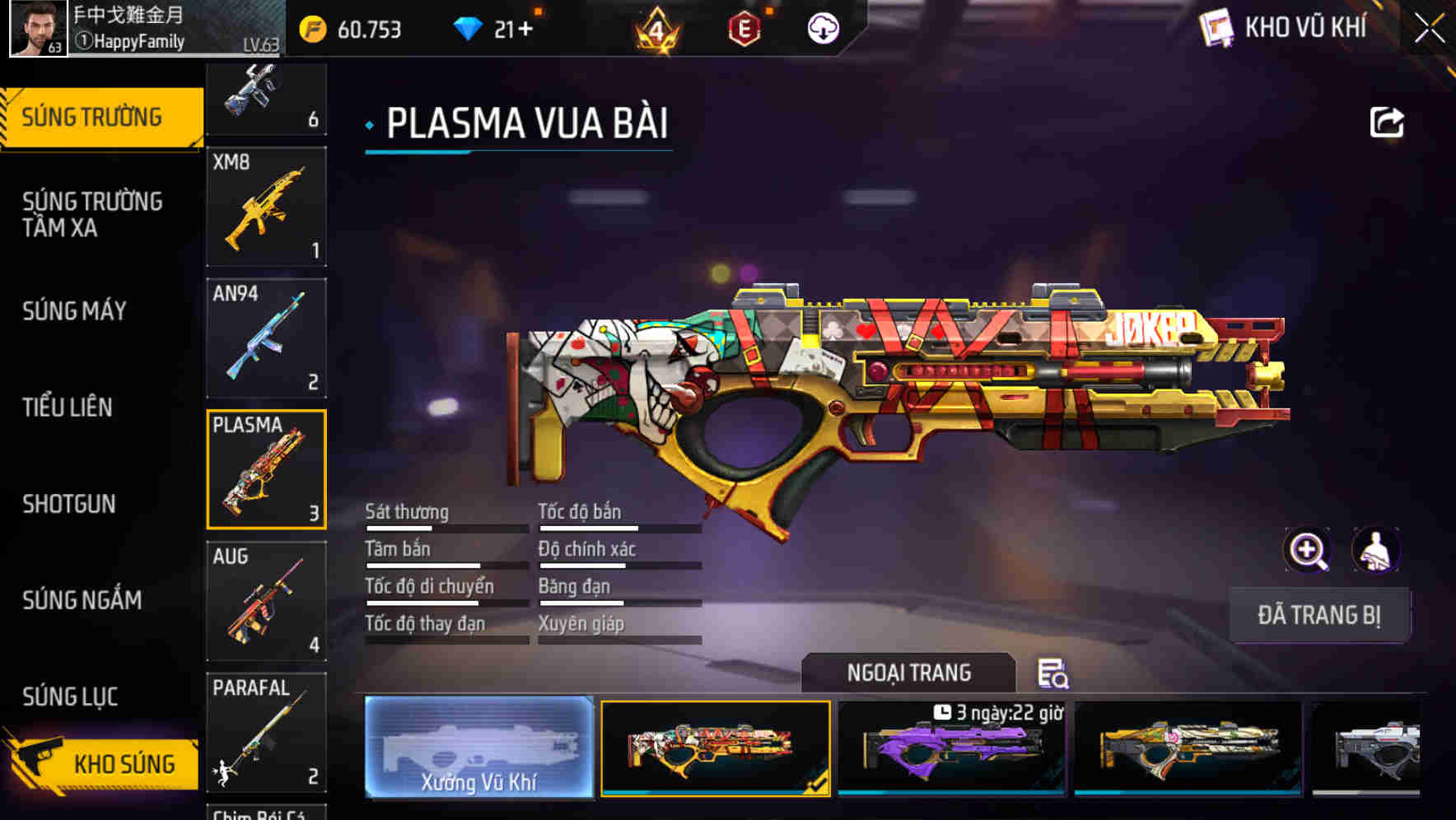Click the share weapon icon near PLASMA VUA BÀI
1456x820 pixels.
(1388, 122)
